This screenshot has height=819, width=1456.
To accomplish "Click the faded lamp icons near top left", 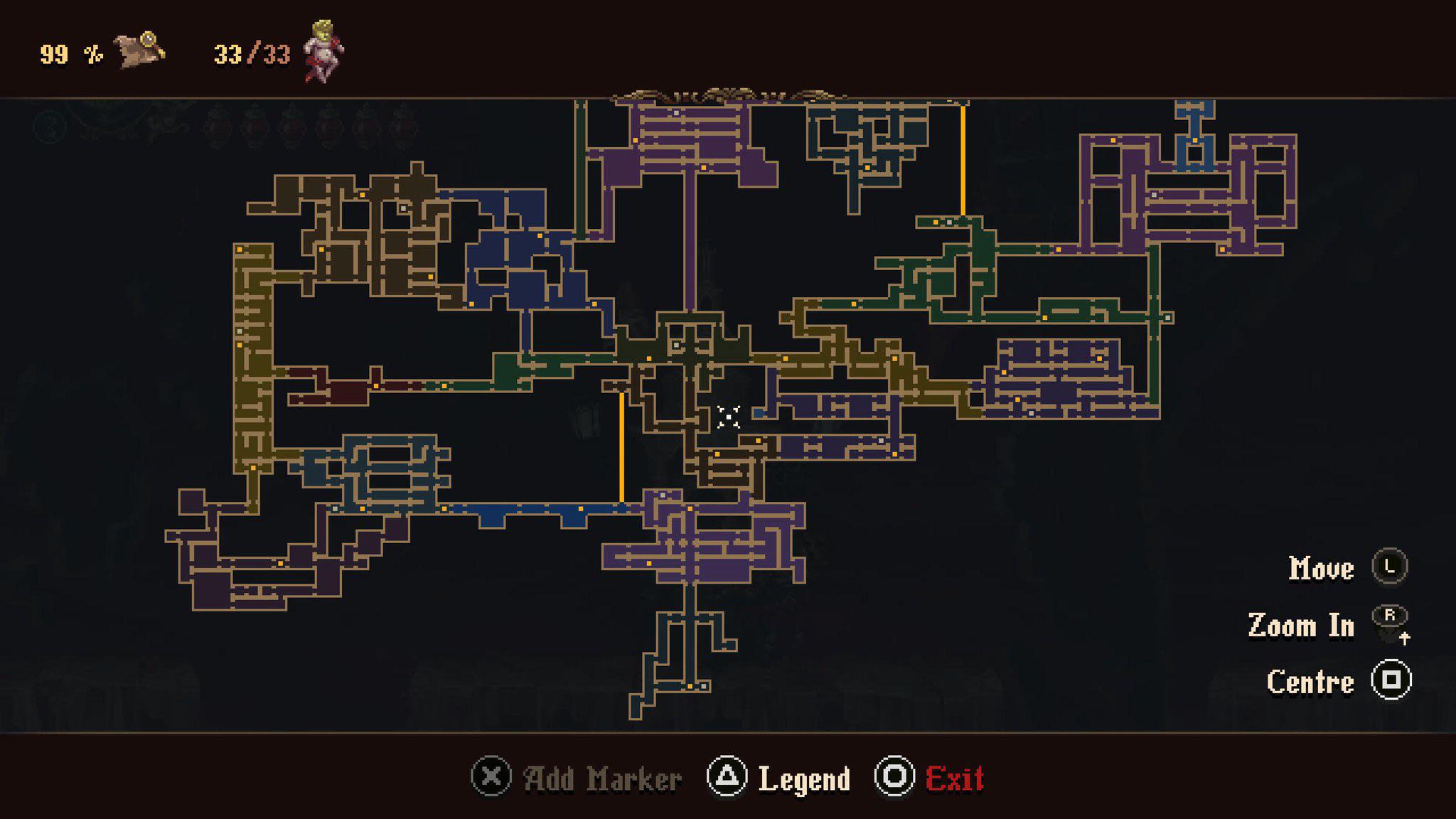I will click(x=306, y=124).
